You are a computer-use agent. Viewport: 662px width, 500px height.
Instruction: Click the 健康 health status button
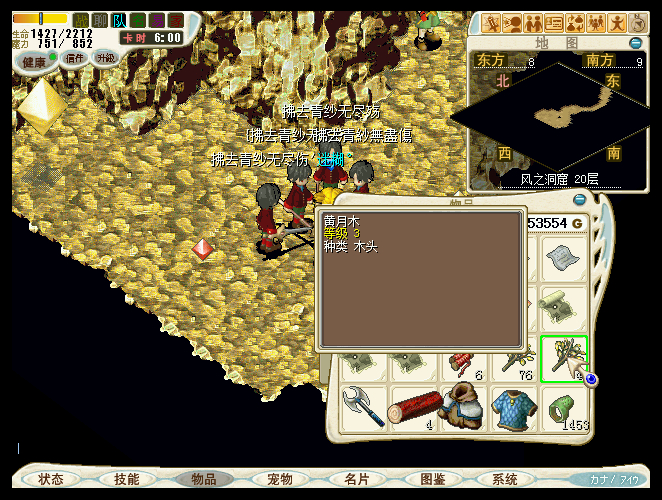[35, 62]
